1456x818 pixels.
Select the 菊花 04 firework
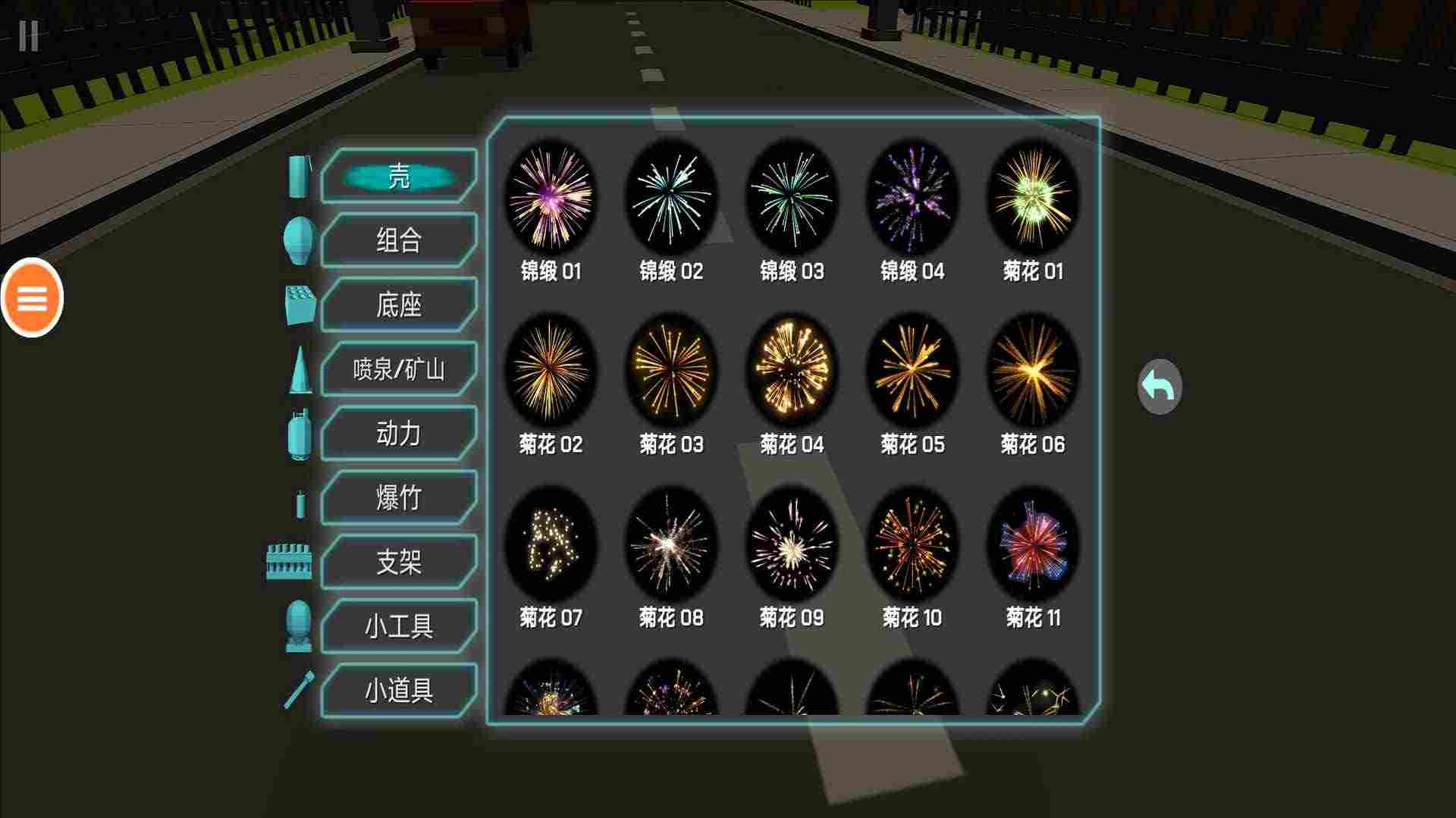(791, 370)
